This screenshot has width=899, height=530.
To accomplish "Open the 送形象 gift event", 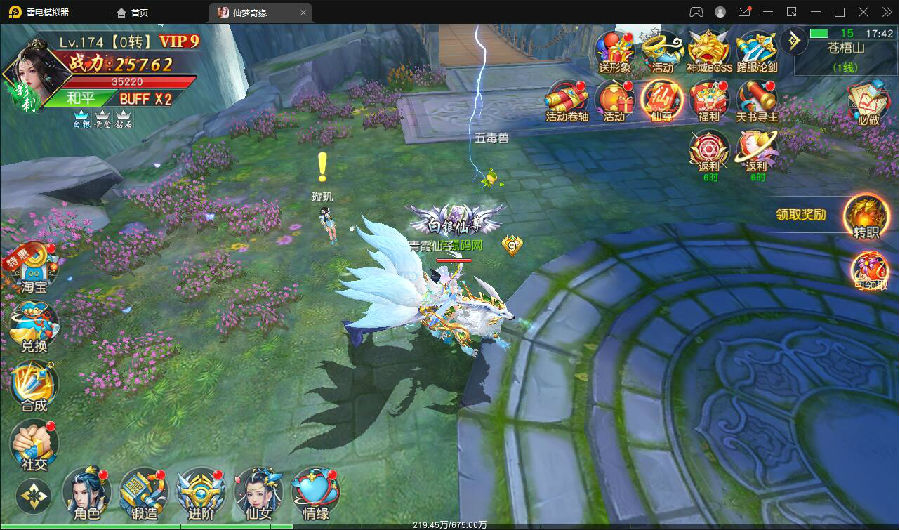I will pos(613,50).
